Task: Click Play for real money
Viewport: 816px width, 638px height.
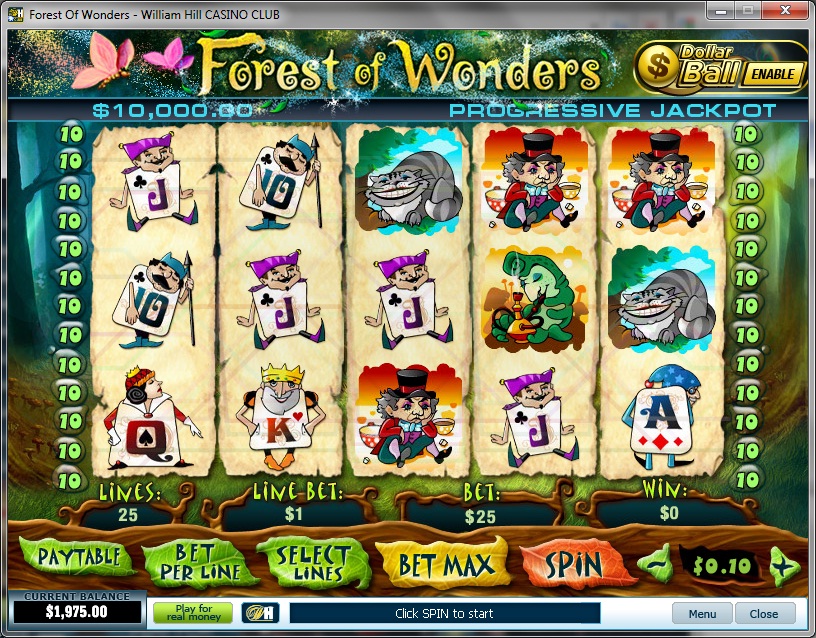Action: (192, 613)
